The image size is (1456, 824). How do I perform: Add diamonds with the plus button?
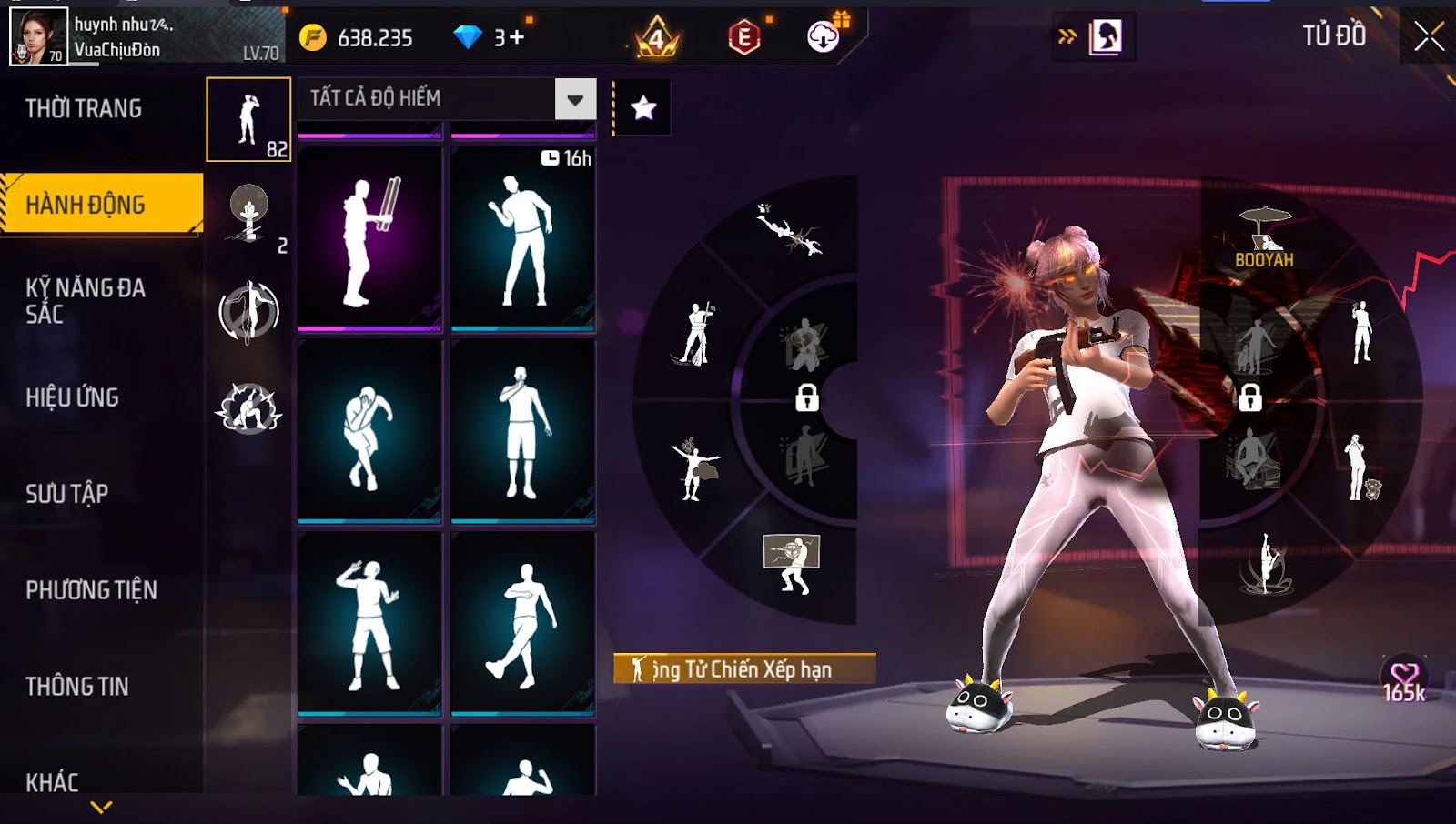click(517, 37)
